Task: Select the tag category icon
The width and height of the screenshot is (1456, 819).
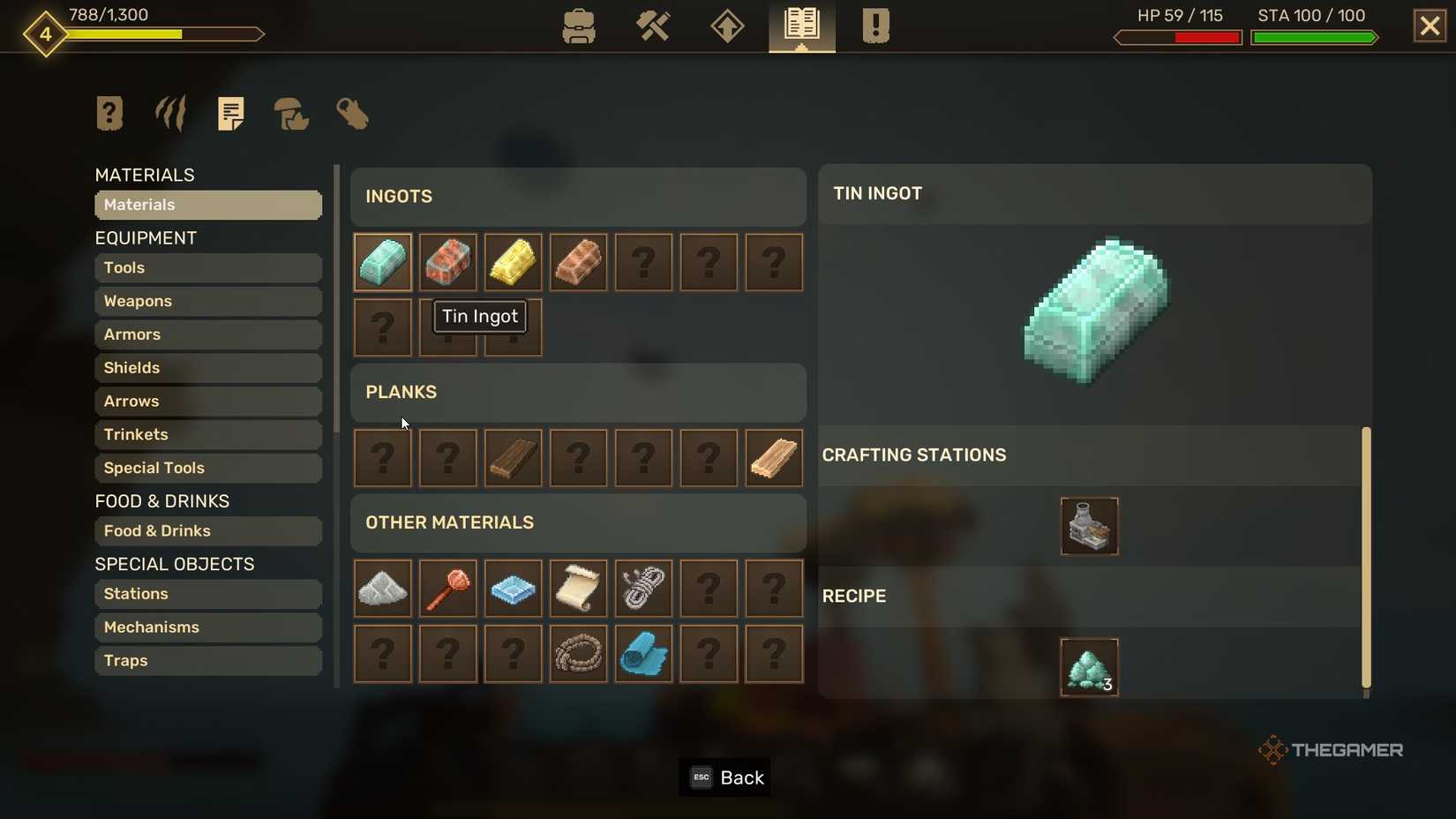Action: coord(351,113)
